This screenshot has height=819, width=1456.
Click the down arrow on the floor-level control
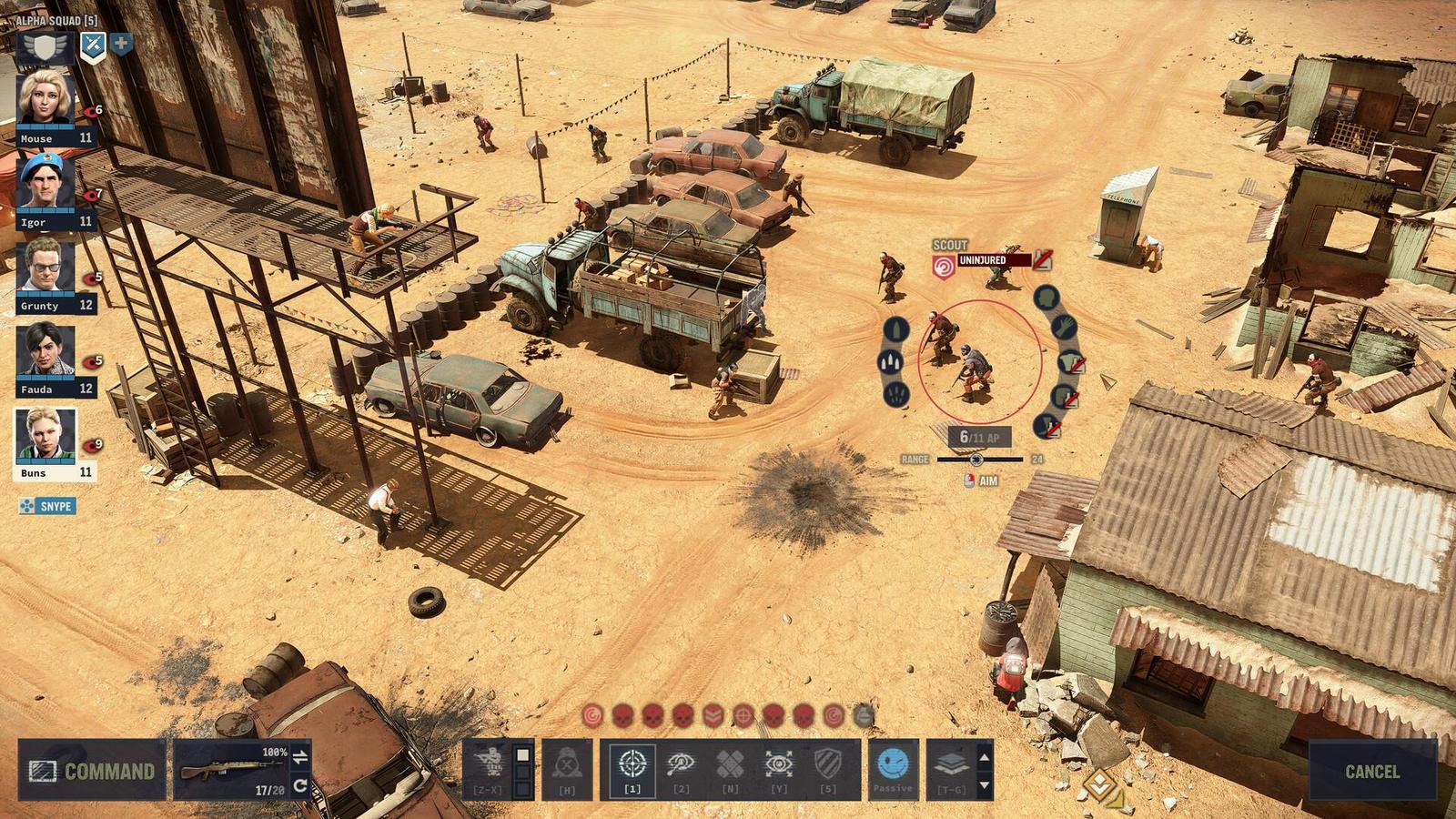click(984, 784)
